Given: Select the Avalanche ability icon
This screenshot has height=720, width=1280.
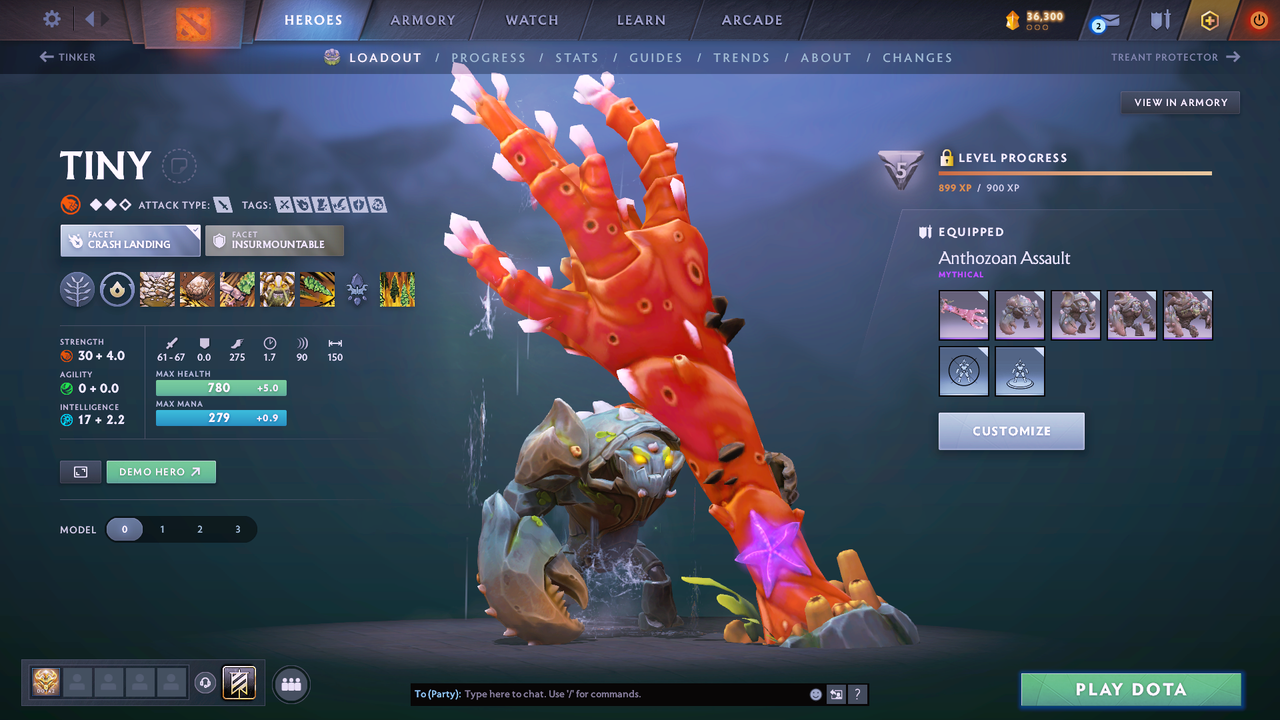Looking at the screenshot, I should 157,290.
